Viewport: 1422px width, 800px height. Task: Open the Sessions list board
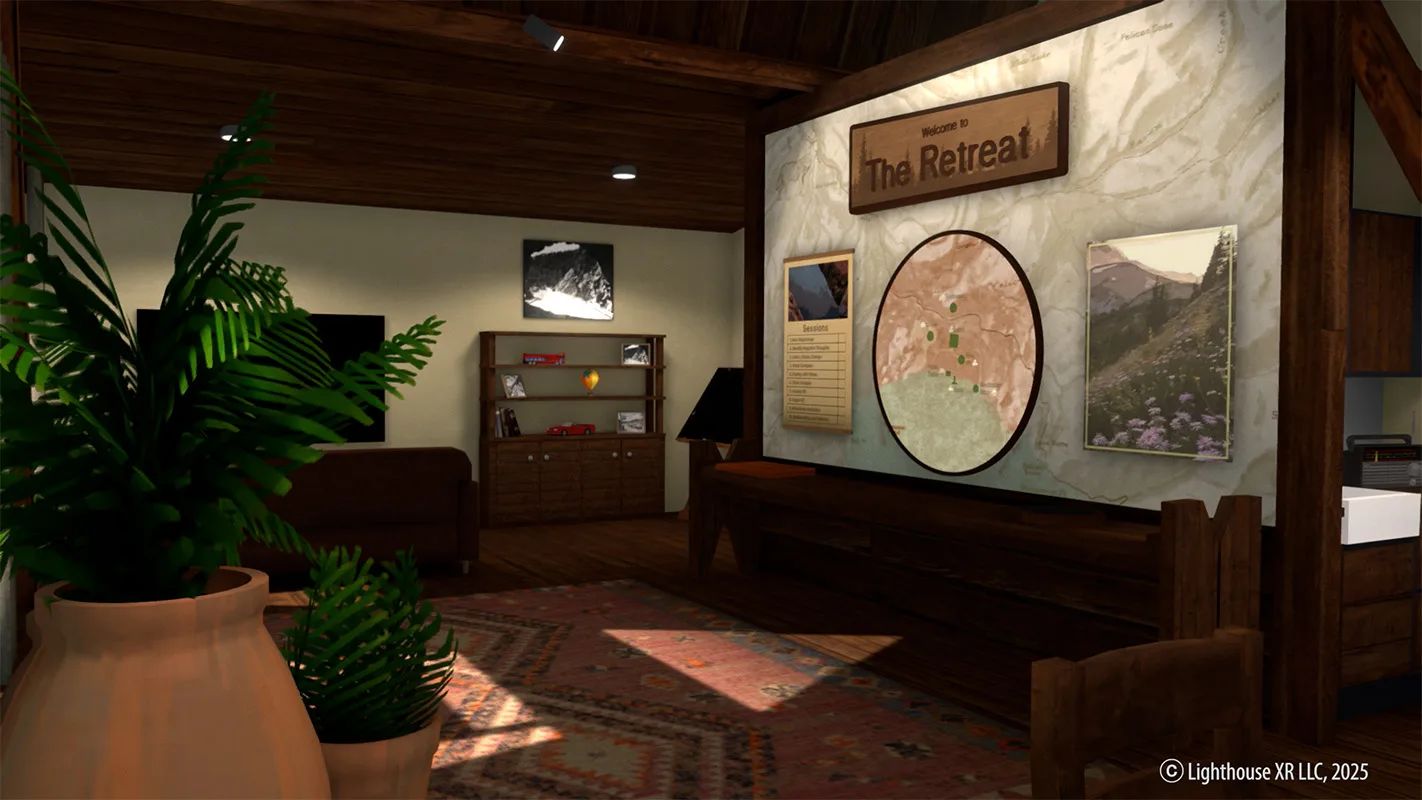(x=818, y=342)
